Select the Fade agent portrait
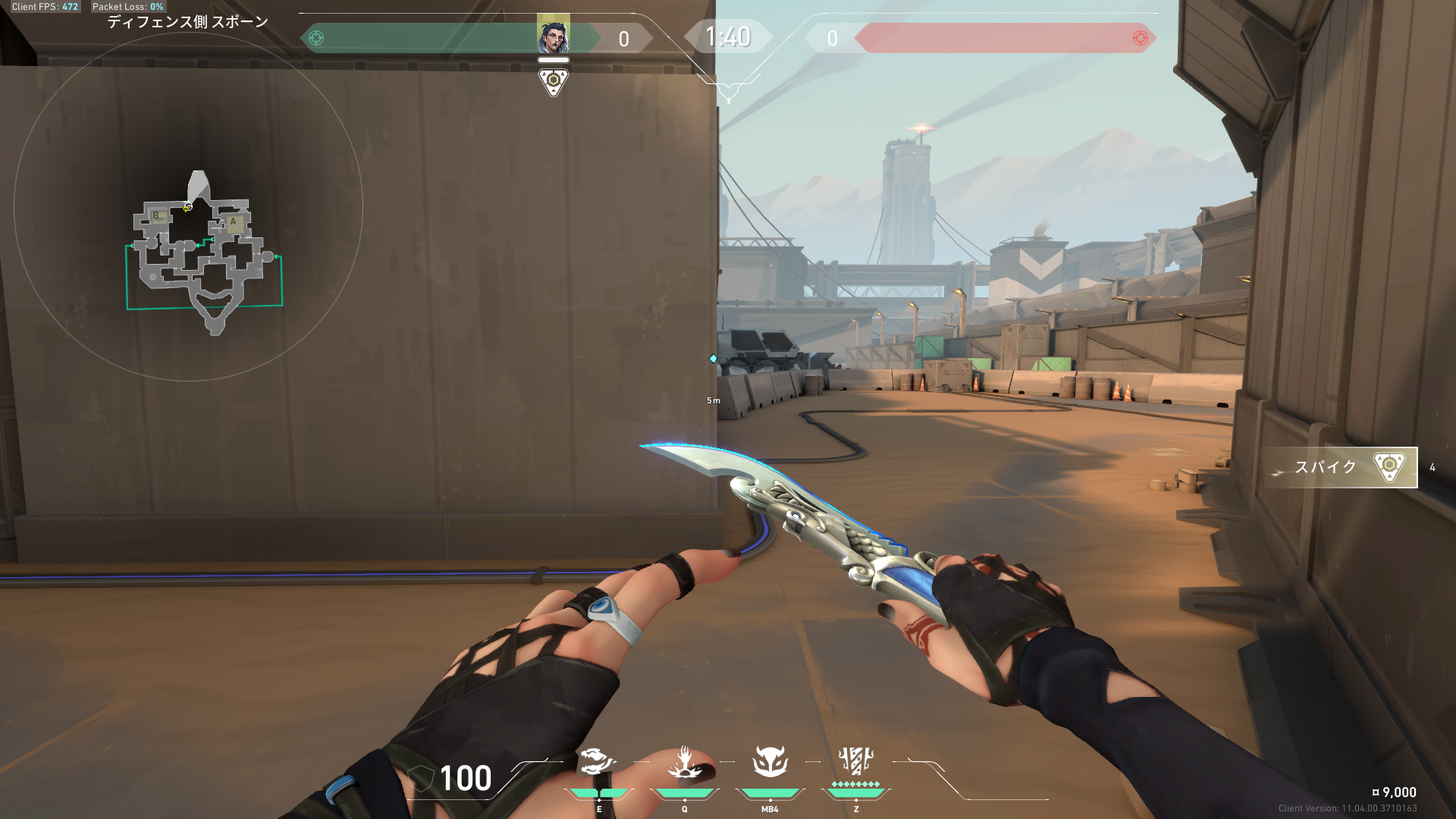Screen dimensions: 1456x819 (553, 35)
